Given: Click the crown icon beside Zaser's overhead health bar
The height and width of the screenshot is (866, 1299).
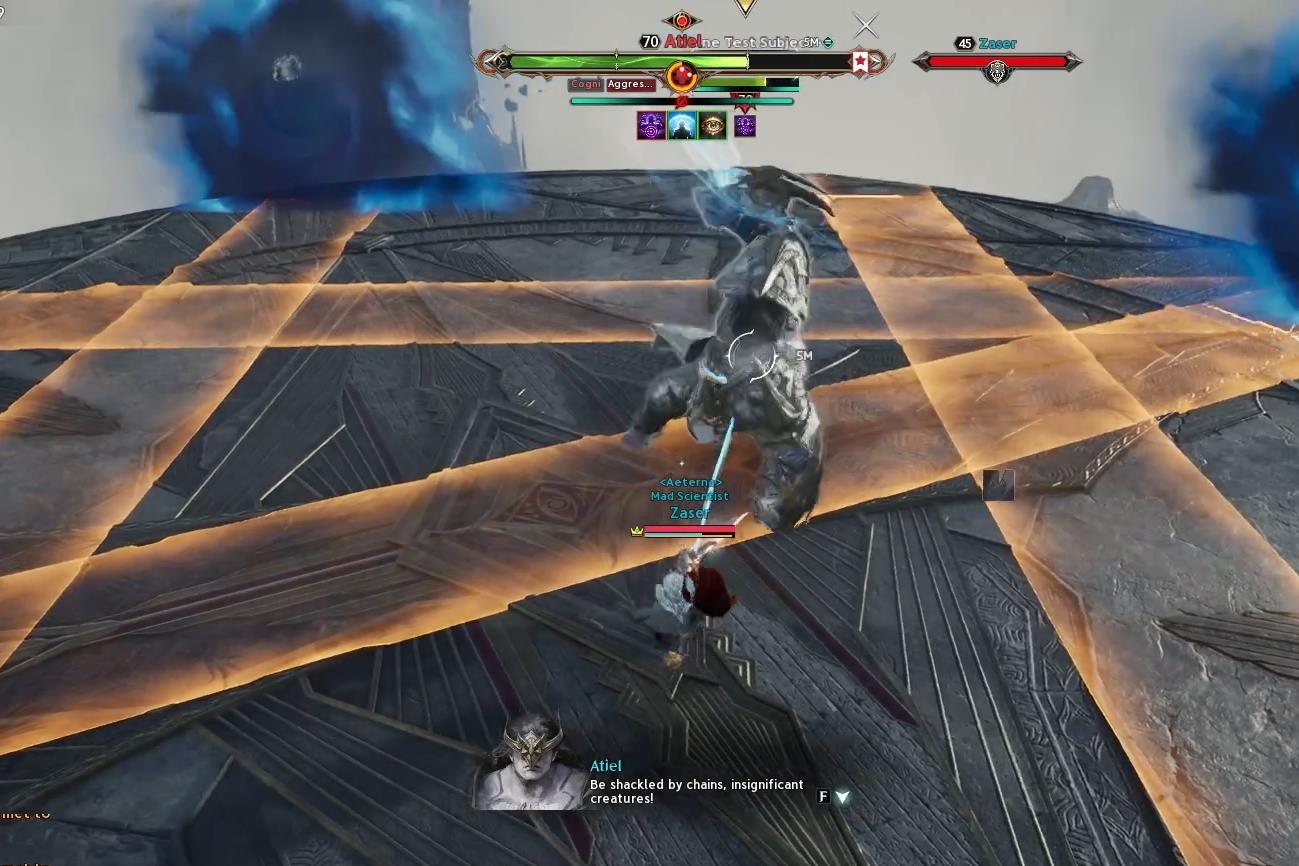Looking at the screenshot, I should [x=634, y=532].
